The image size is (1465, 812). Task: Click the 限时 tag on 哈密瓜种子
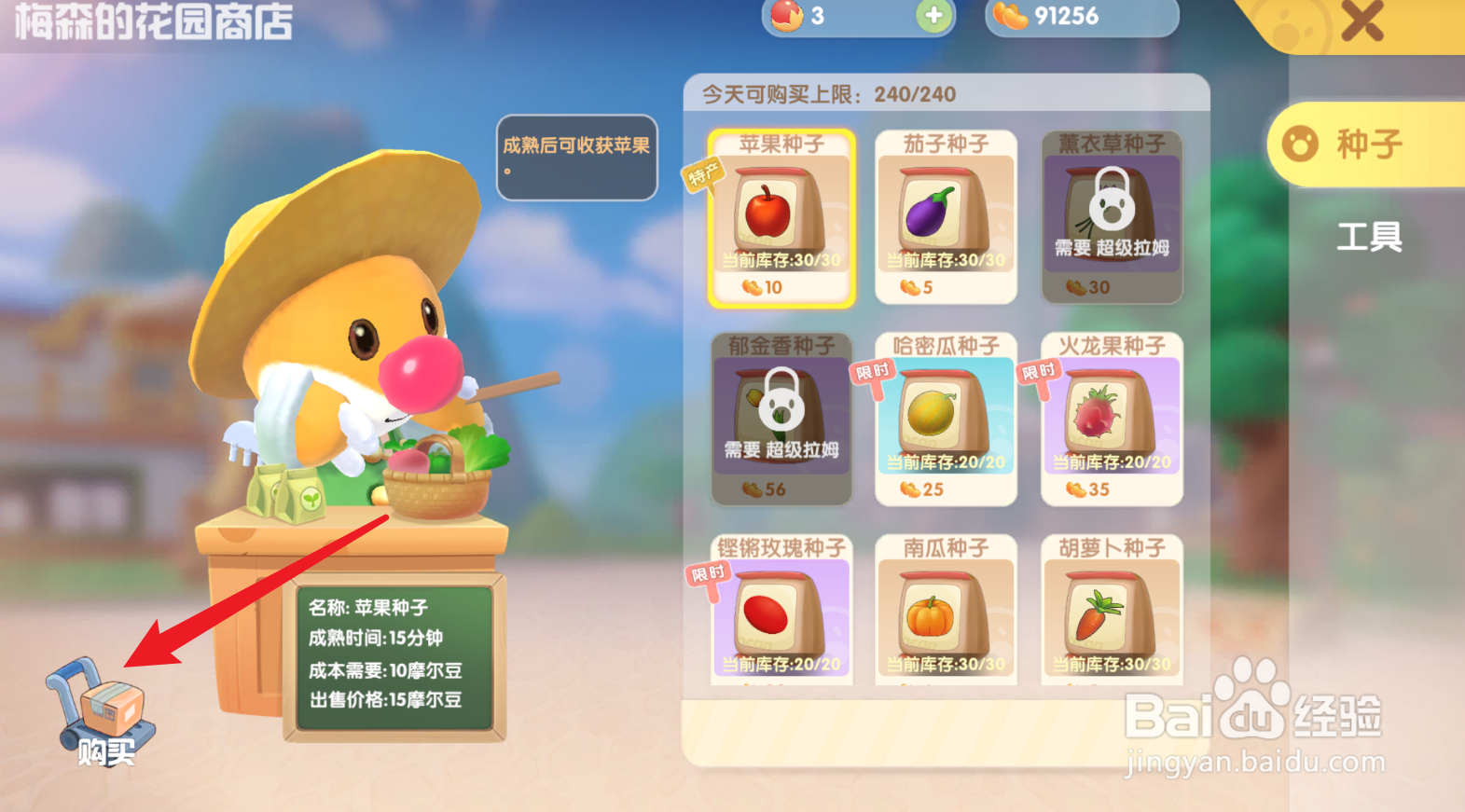tap(874, 370)
